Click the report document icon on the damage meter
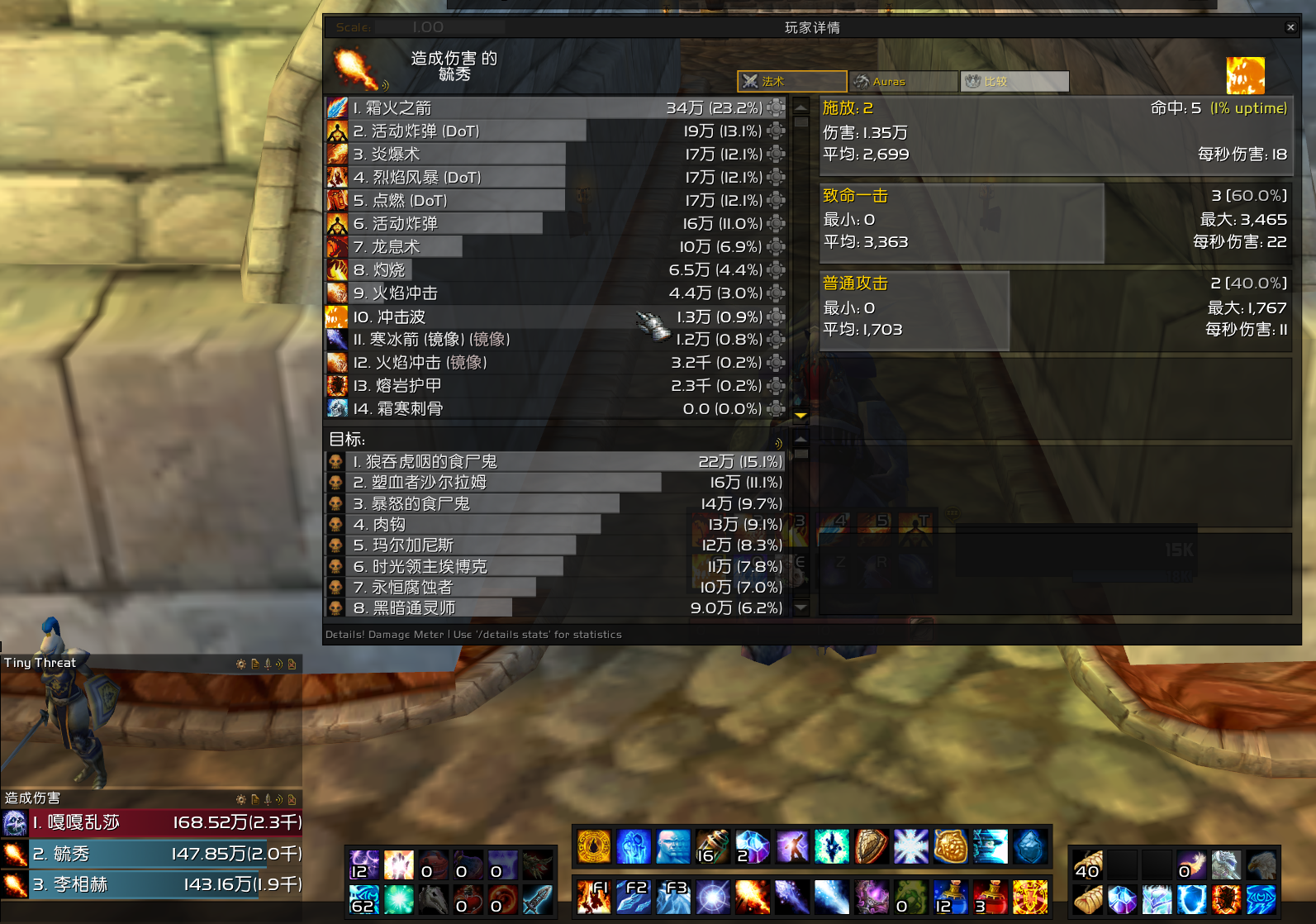The height and width of the screenshot is (924, 1316). pos(254,800)
